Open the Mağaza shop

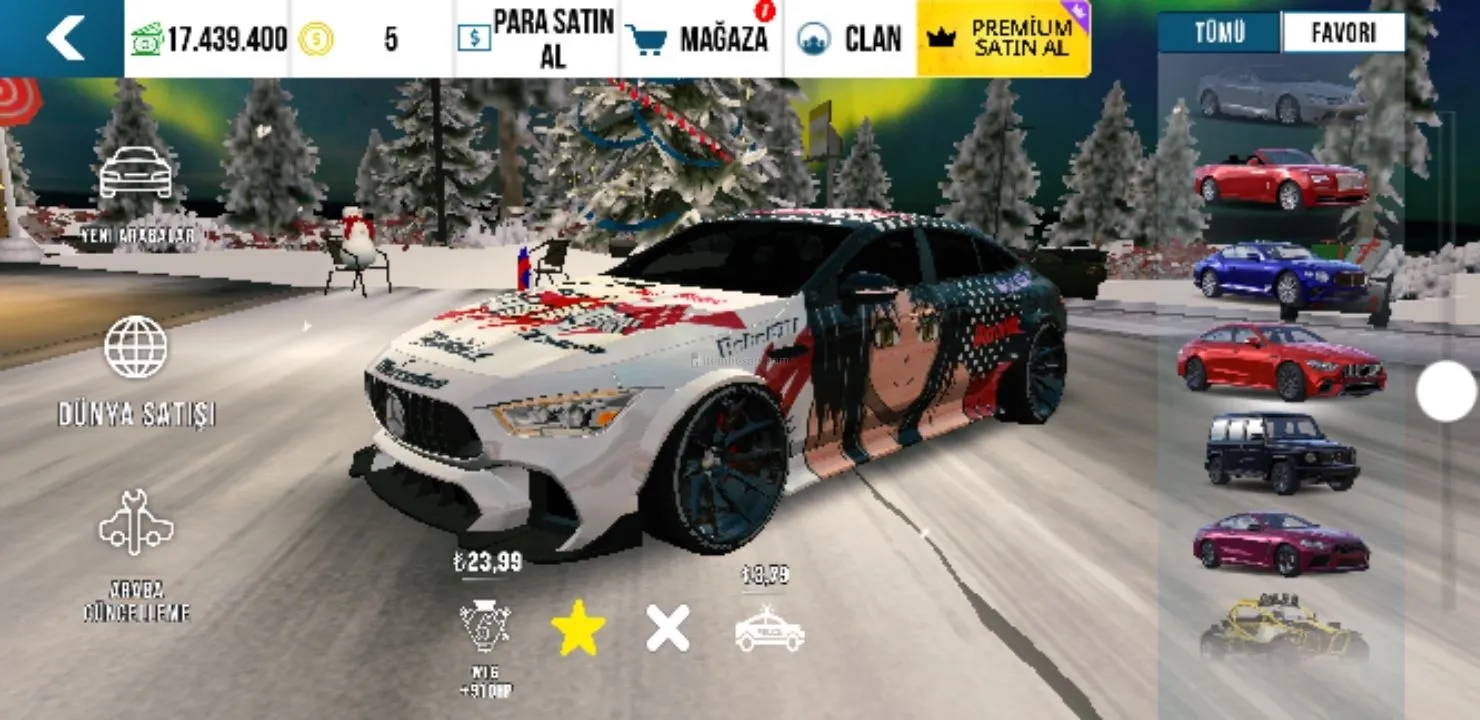click(x=700, y=38)
